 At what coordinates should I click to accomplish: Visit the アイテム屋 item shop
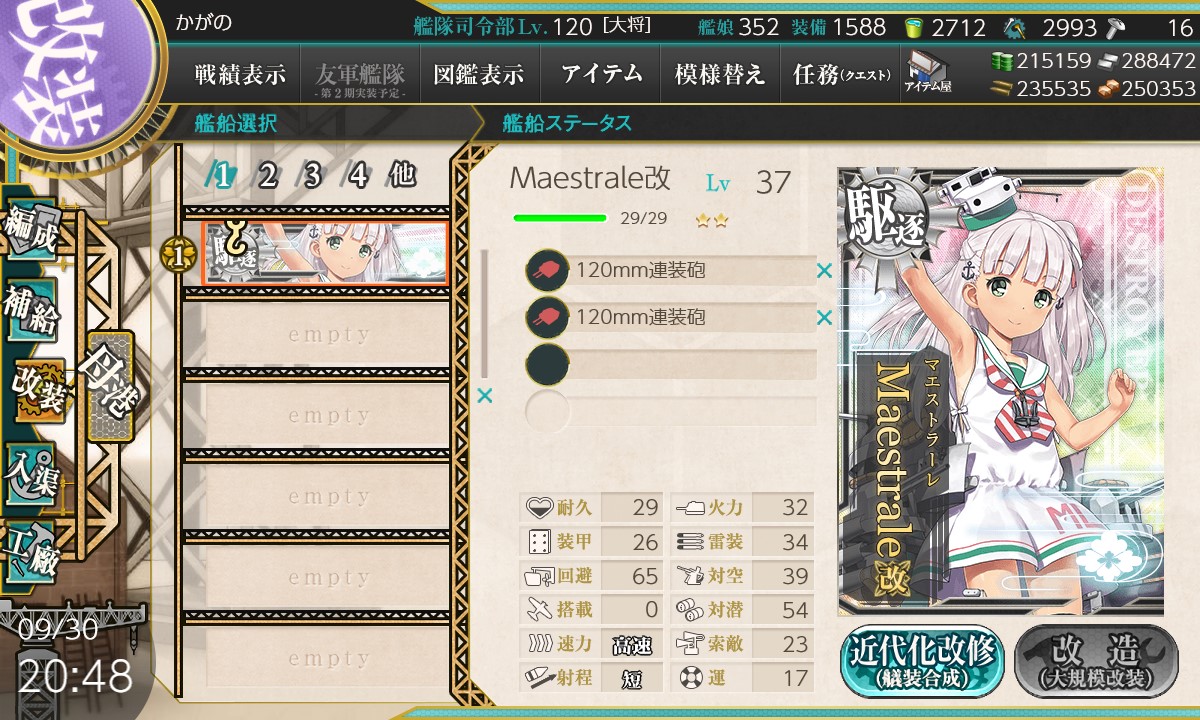pos(927,72)
